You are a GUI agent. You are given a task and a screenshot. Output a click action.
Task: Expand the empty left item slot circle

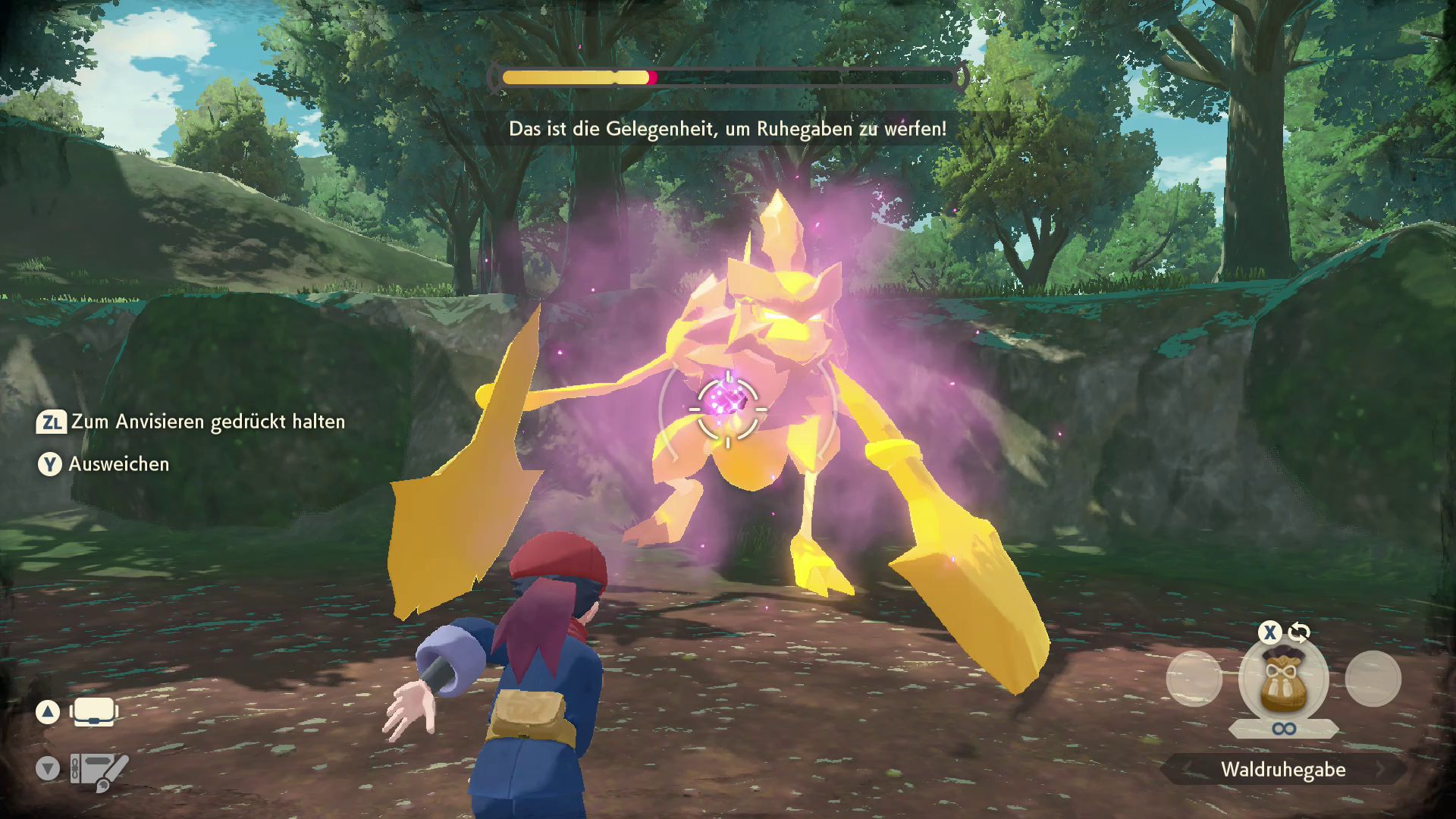point(1194,679)
